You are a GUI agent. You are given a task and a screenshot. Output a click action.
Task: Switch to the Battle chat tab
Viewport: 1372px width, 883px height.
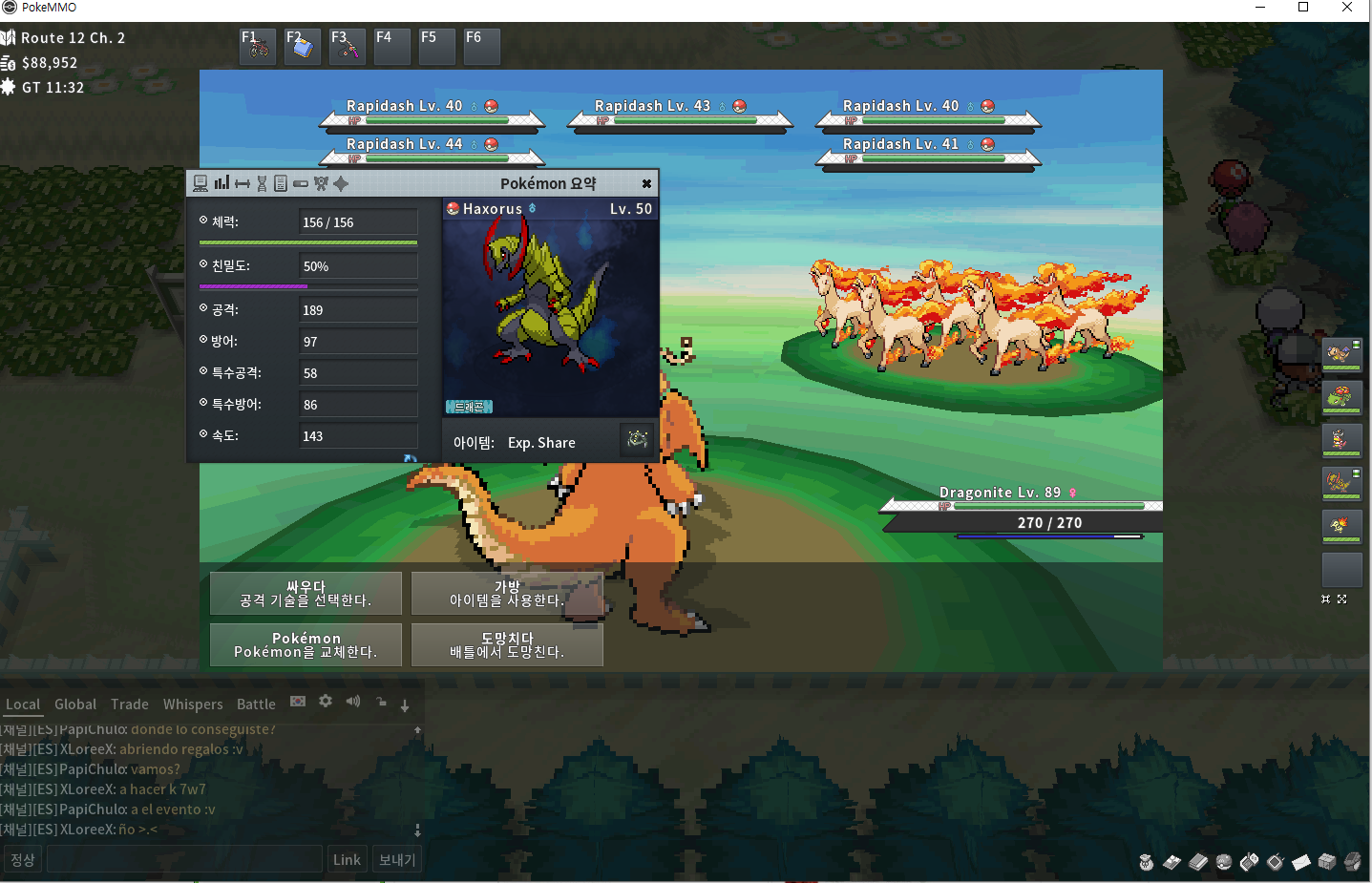tap(256, 704)
